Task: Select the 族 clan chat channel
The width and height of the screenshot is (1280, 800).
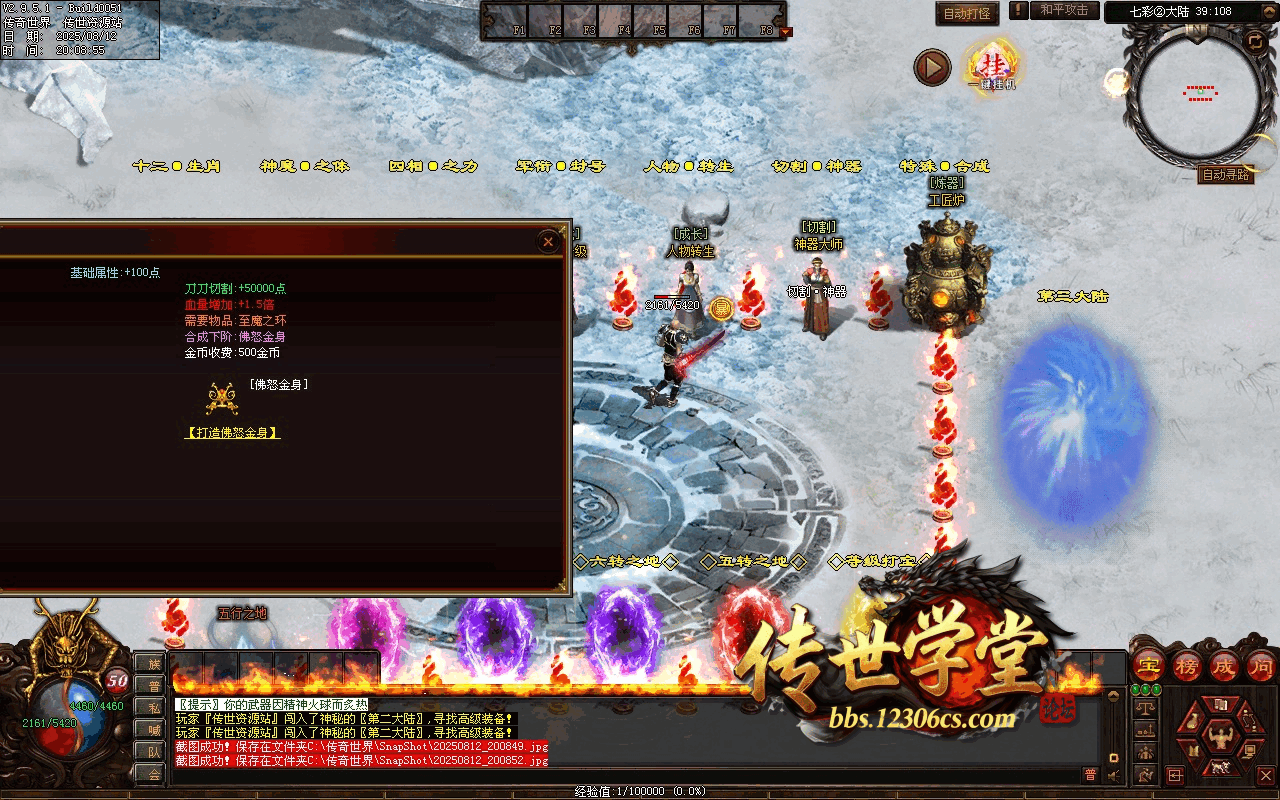Action: (153, 663)
